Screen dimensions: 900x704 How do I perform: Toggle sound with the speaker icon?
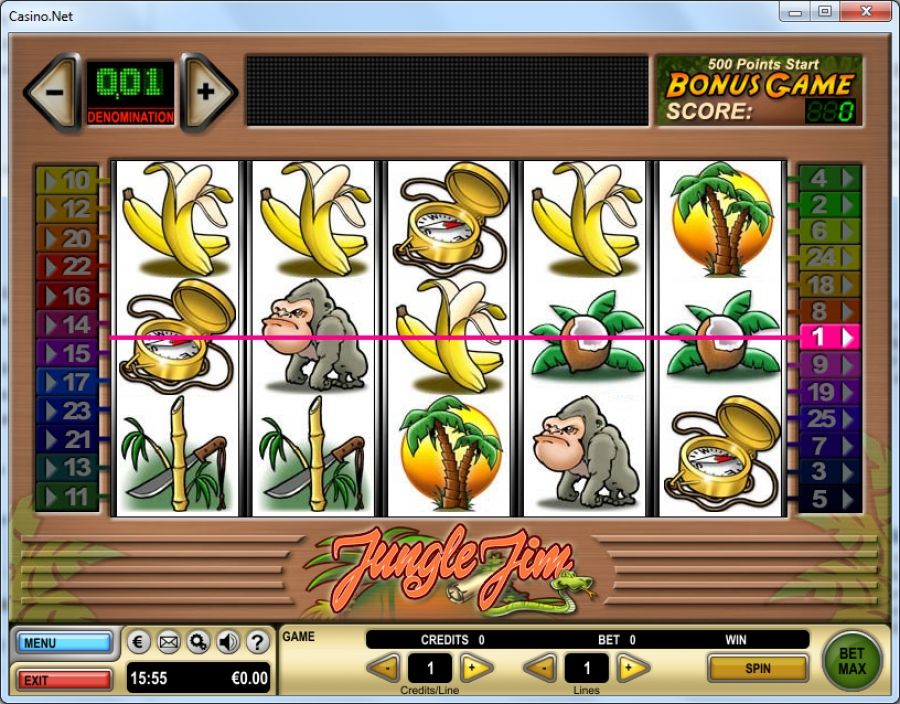point(228,642)
